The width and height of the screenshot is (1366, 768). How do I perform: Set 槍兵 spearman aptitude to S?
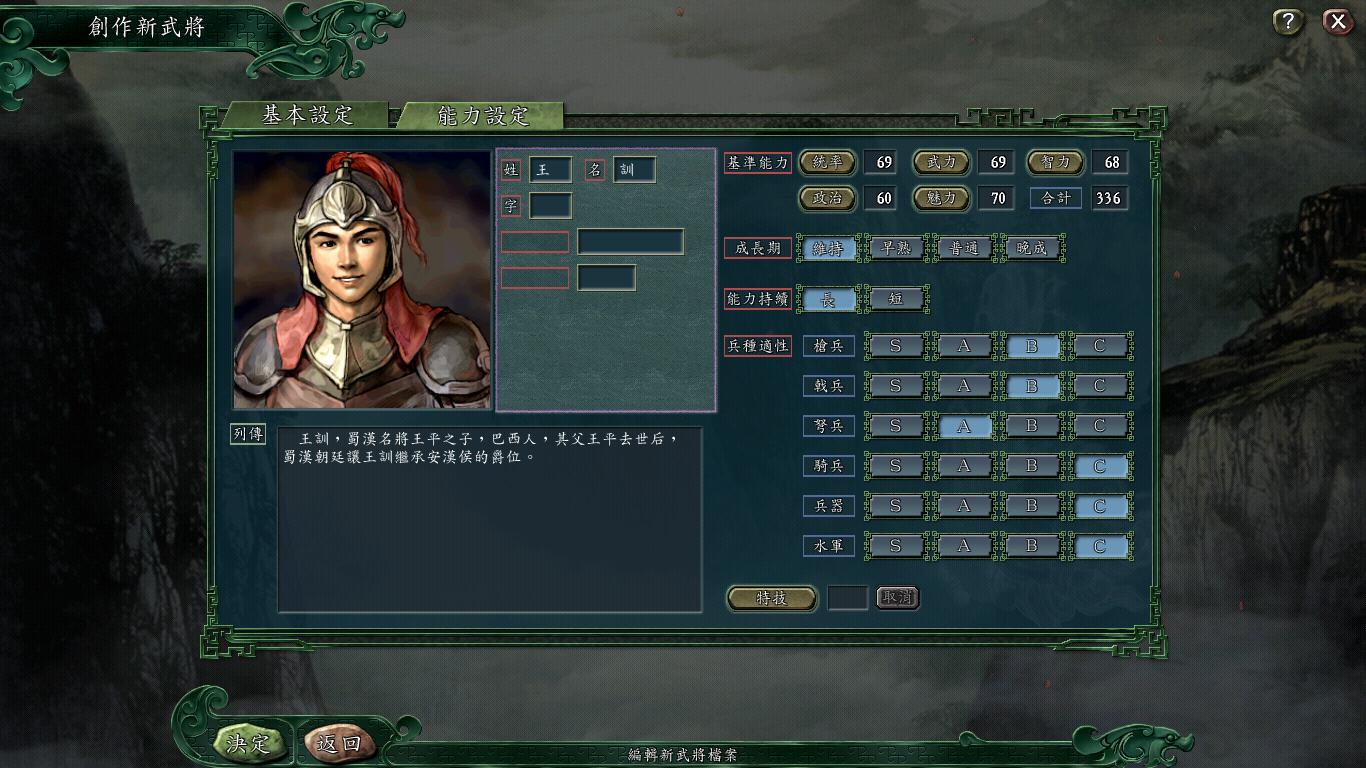click(x=896, y=345)
